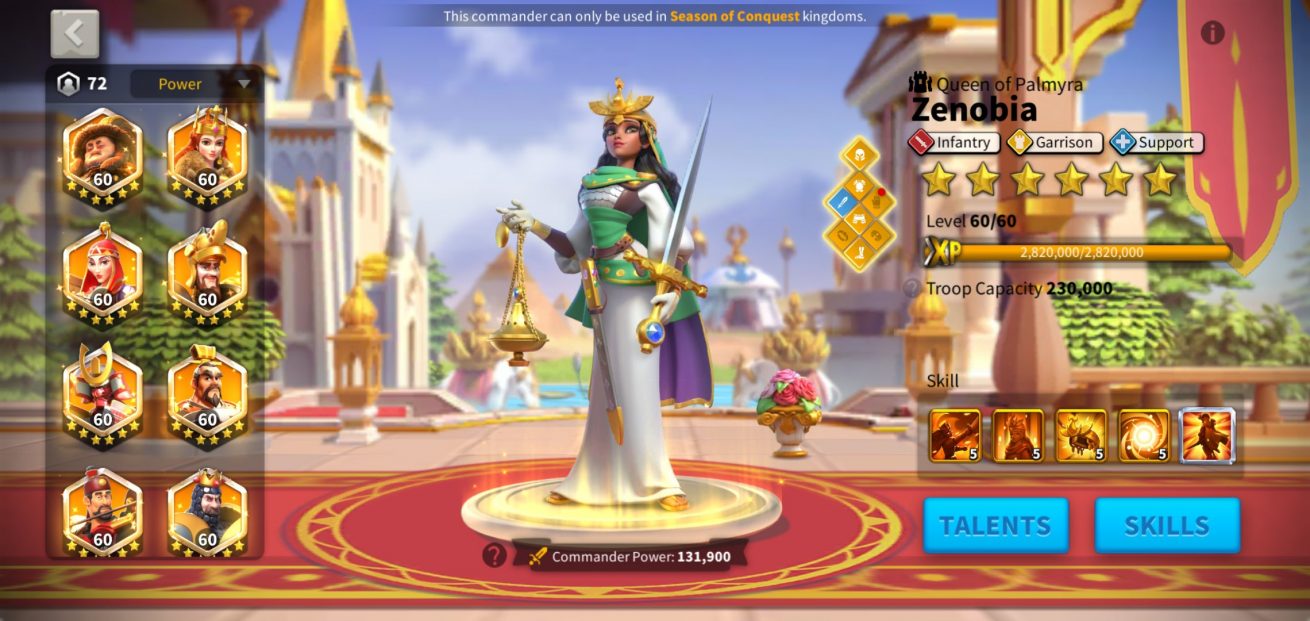The width and height of the screenshot is (1310, 621).
Task: Select the fur-hat commander portrait
Action: [102, 155]
